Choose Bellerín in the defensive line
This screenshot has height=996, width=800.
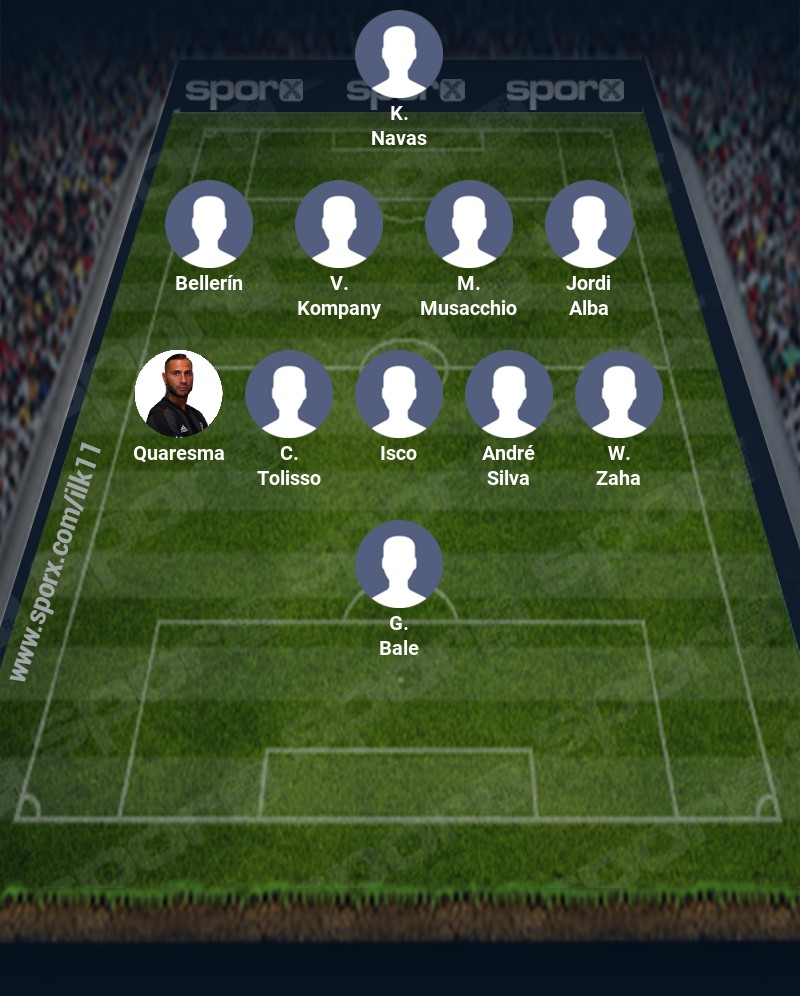pyautogui.click(x=209, y=224)
